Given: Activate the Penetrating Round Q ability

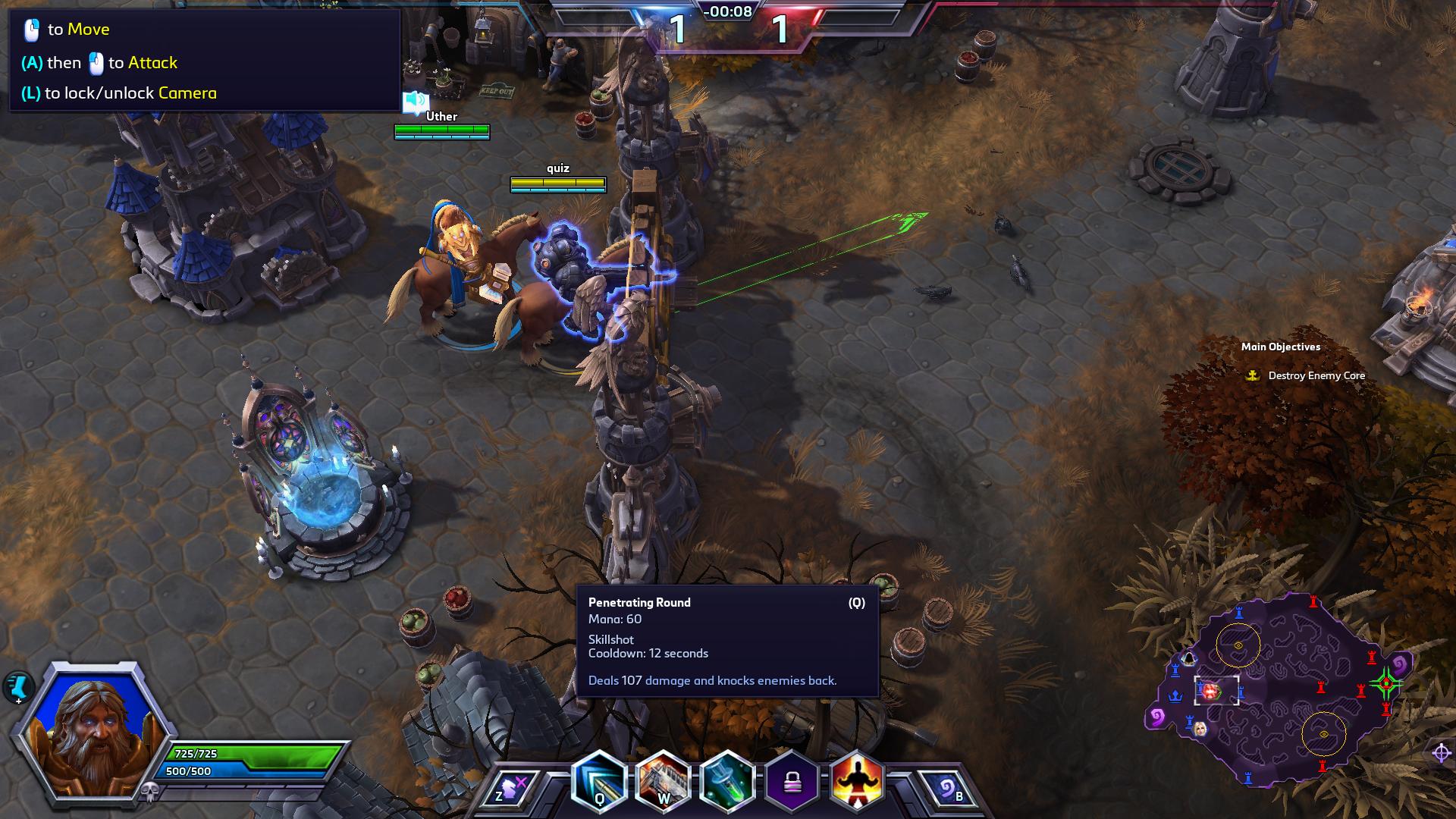Looking at the screenshot, I should tap(599, 783).
